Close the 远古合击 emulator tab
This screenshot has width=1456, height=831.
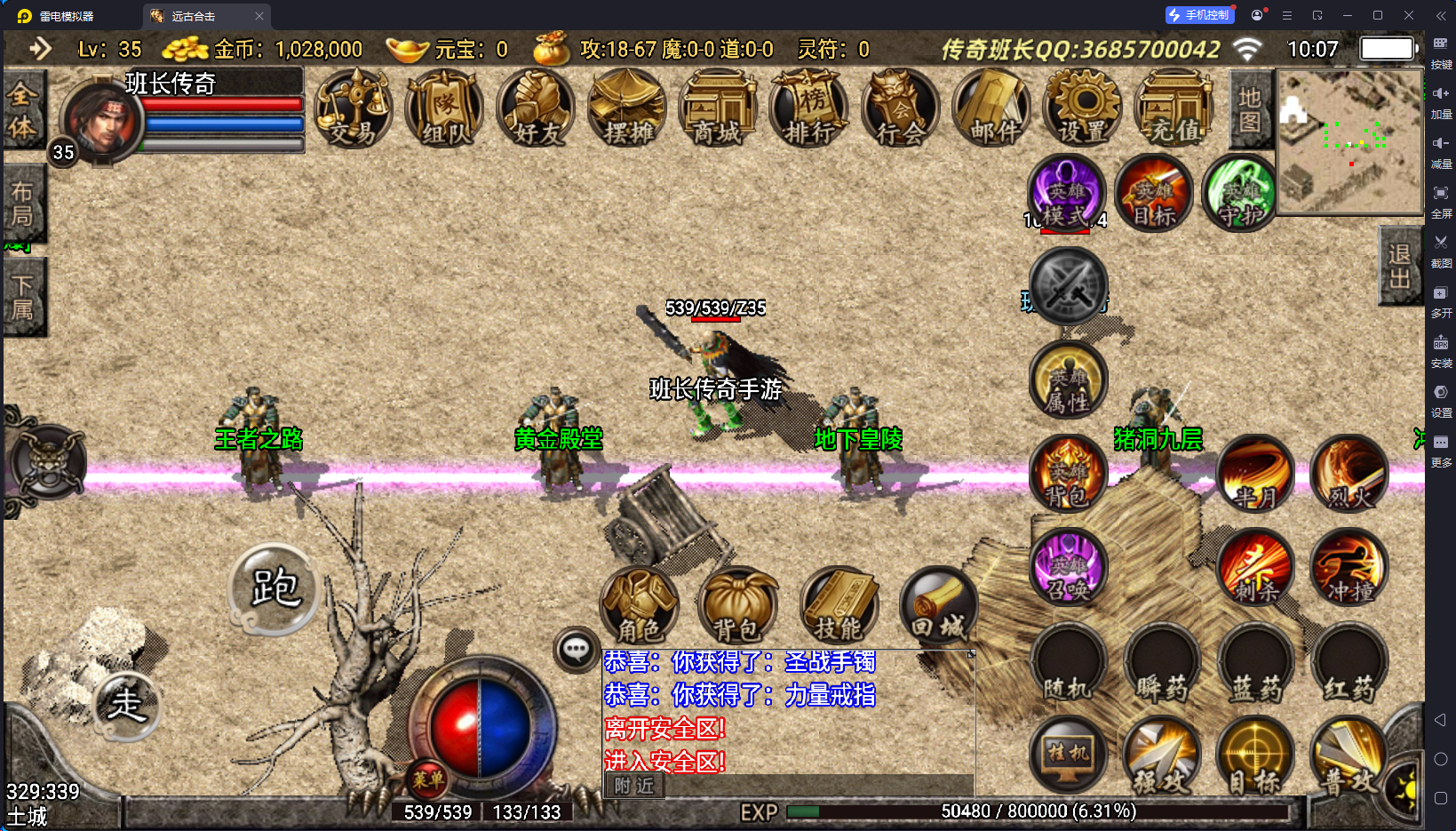pyautogui.click(x=259, y=16)
